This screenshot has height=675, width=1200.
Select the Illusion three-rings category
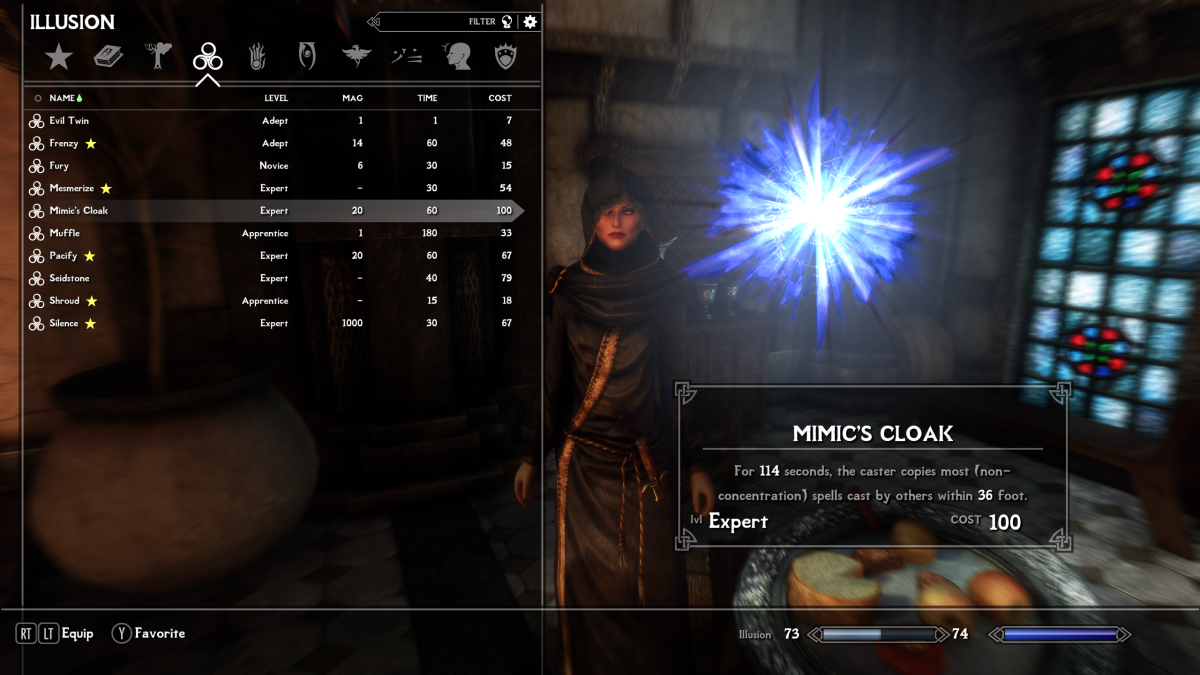point(208,57)
